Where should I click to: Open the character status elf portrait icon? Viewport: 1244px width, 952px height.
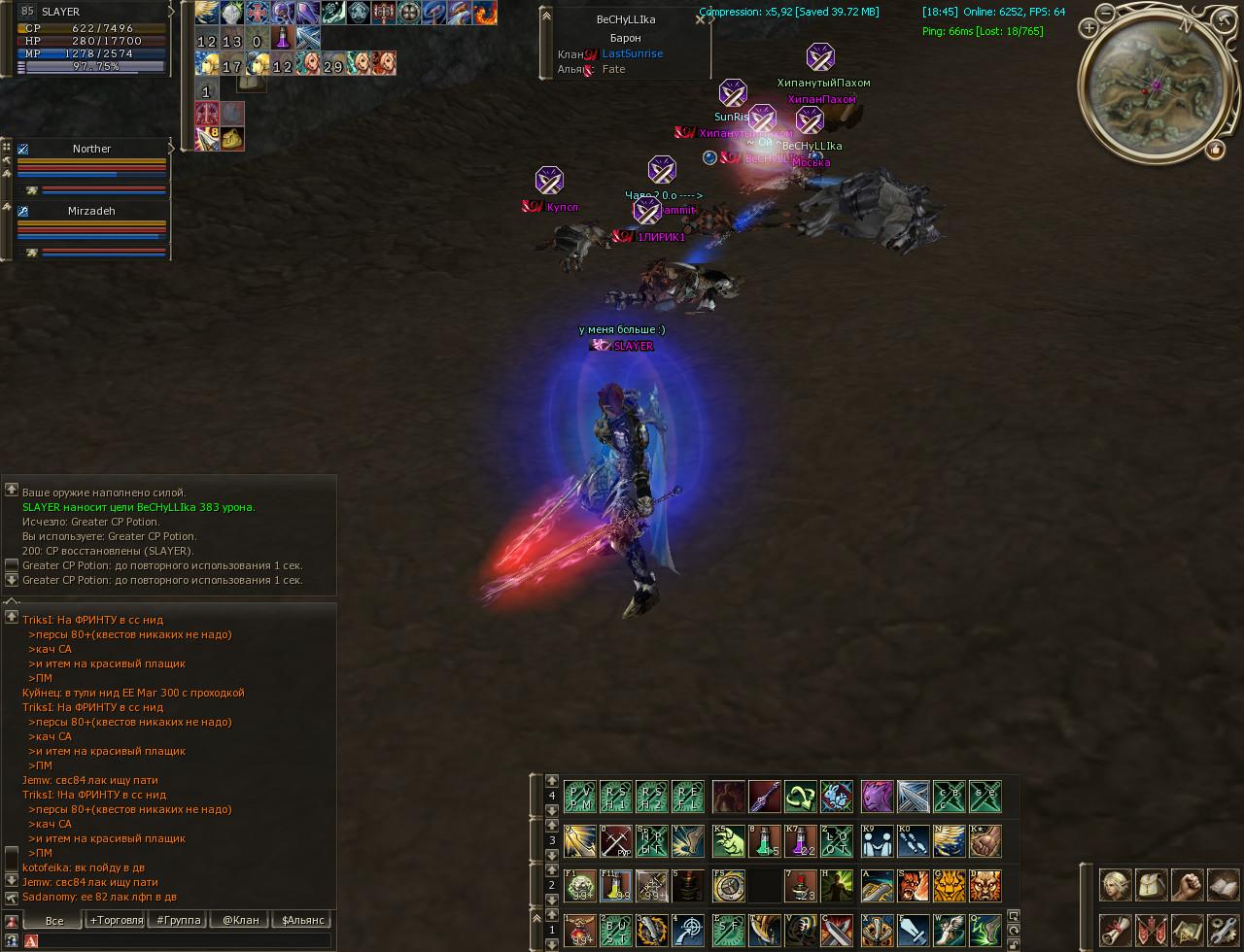(x=1116, y=885)
